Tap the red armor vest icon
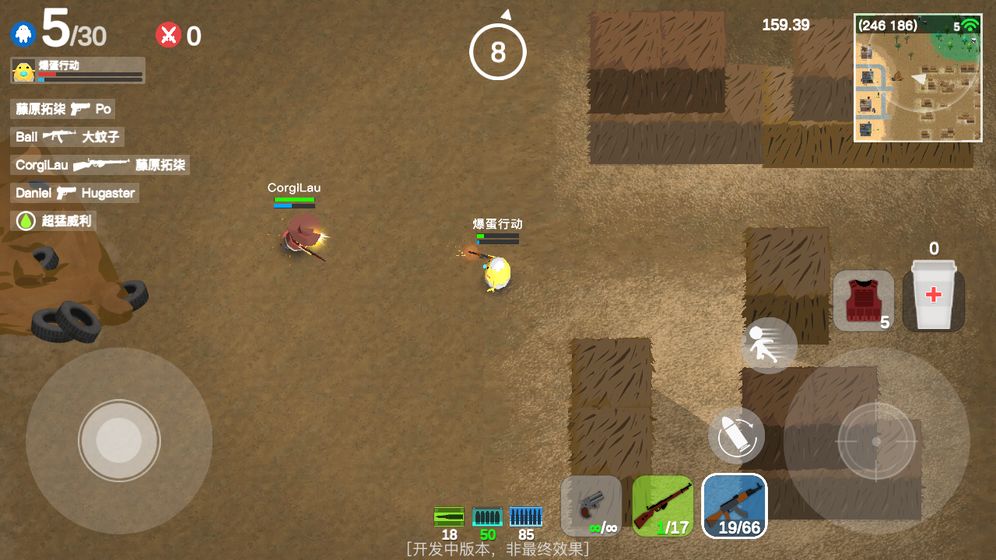996x560 pixels. point(863,299)
